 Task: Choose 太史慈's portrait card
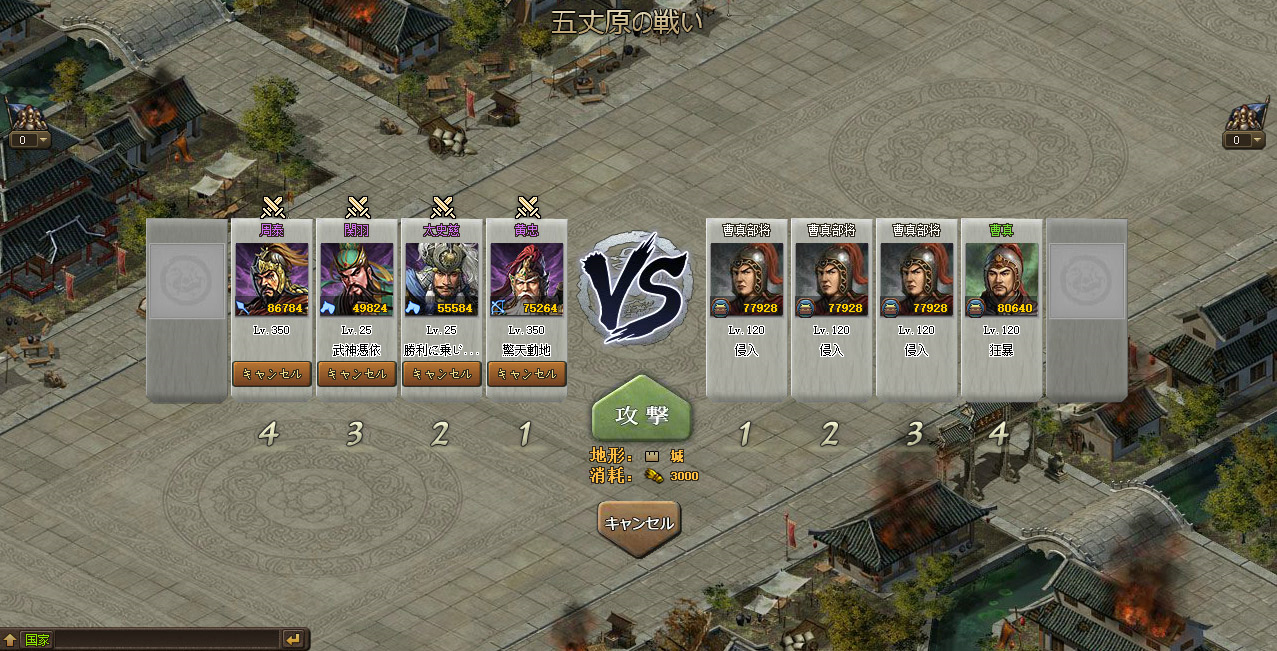[x=442, y=280]
